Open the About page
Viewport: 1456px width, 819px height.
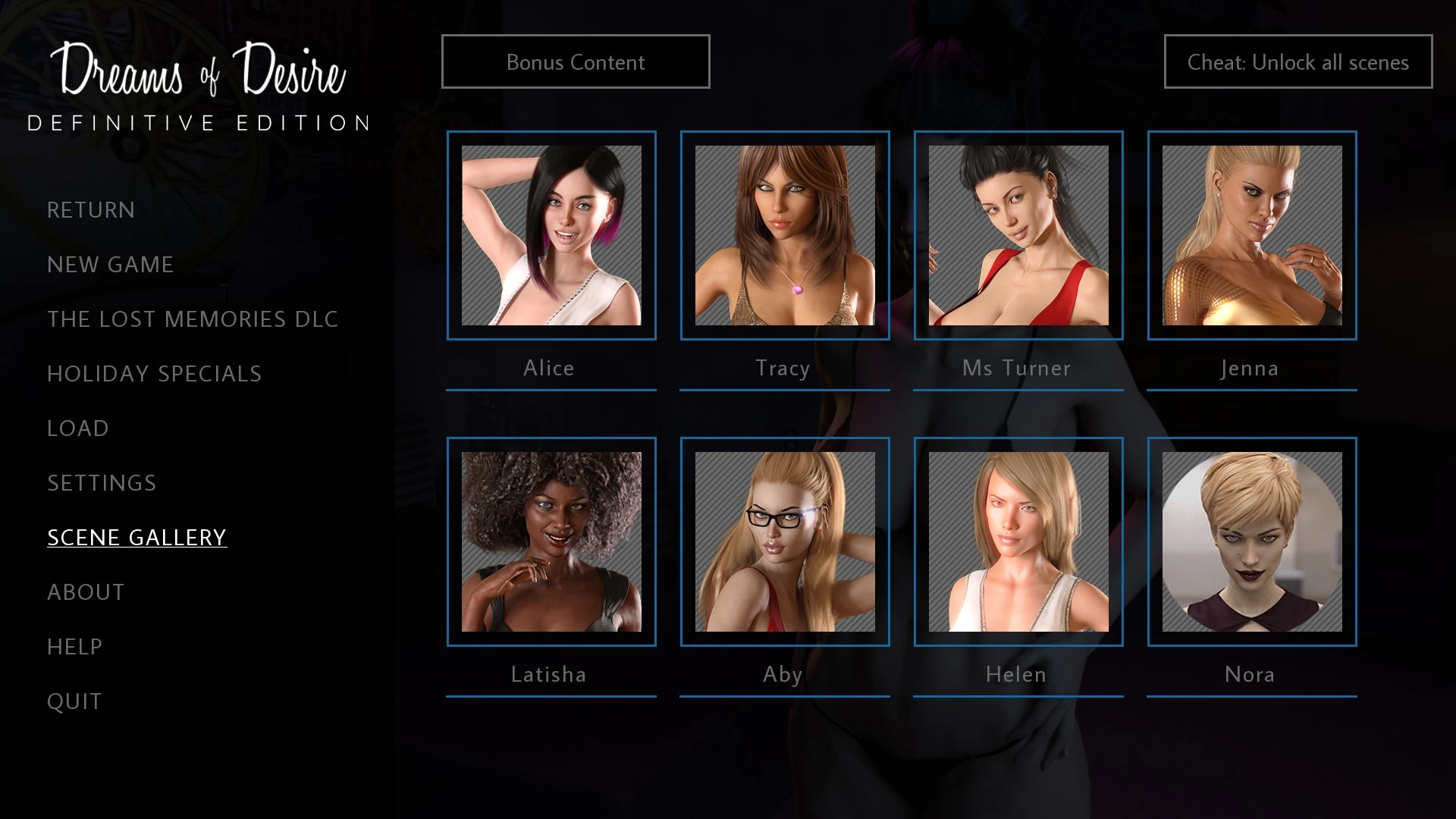86,592
